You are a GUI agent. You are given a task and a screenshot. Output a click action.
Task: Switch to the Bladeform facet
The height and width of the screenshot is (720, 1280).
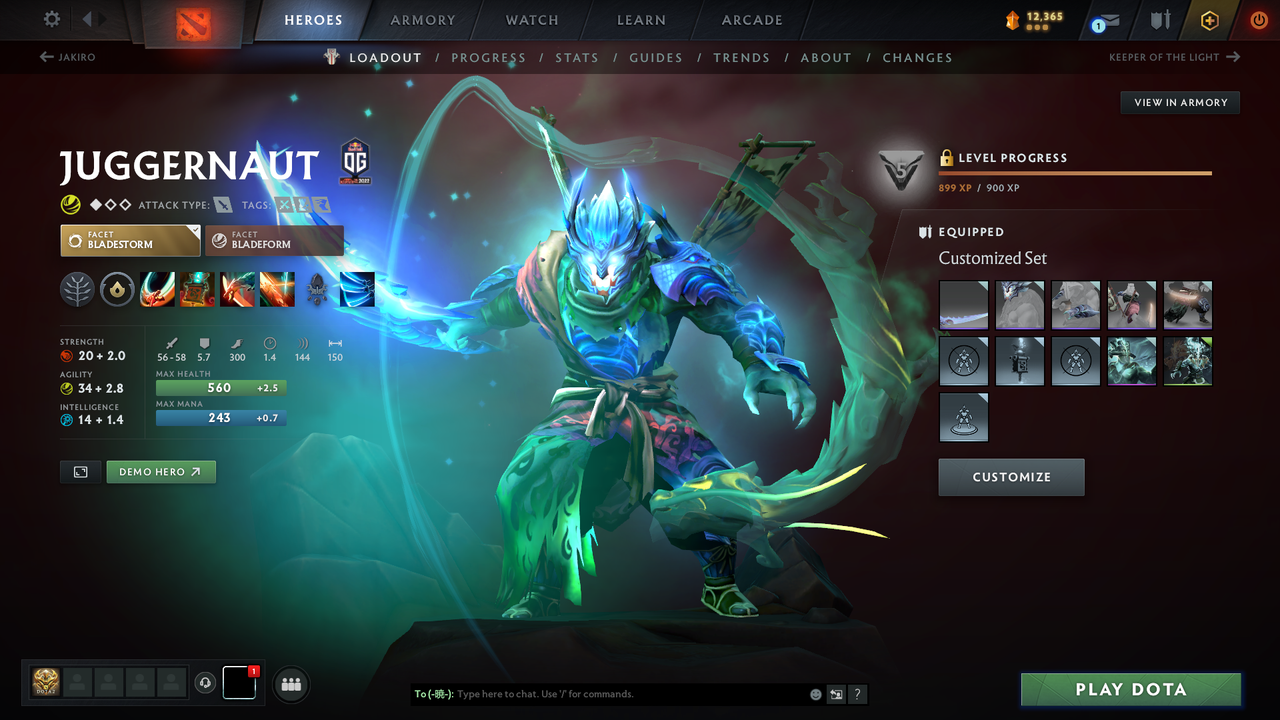point(275,240)
